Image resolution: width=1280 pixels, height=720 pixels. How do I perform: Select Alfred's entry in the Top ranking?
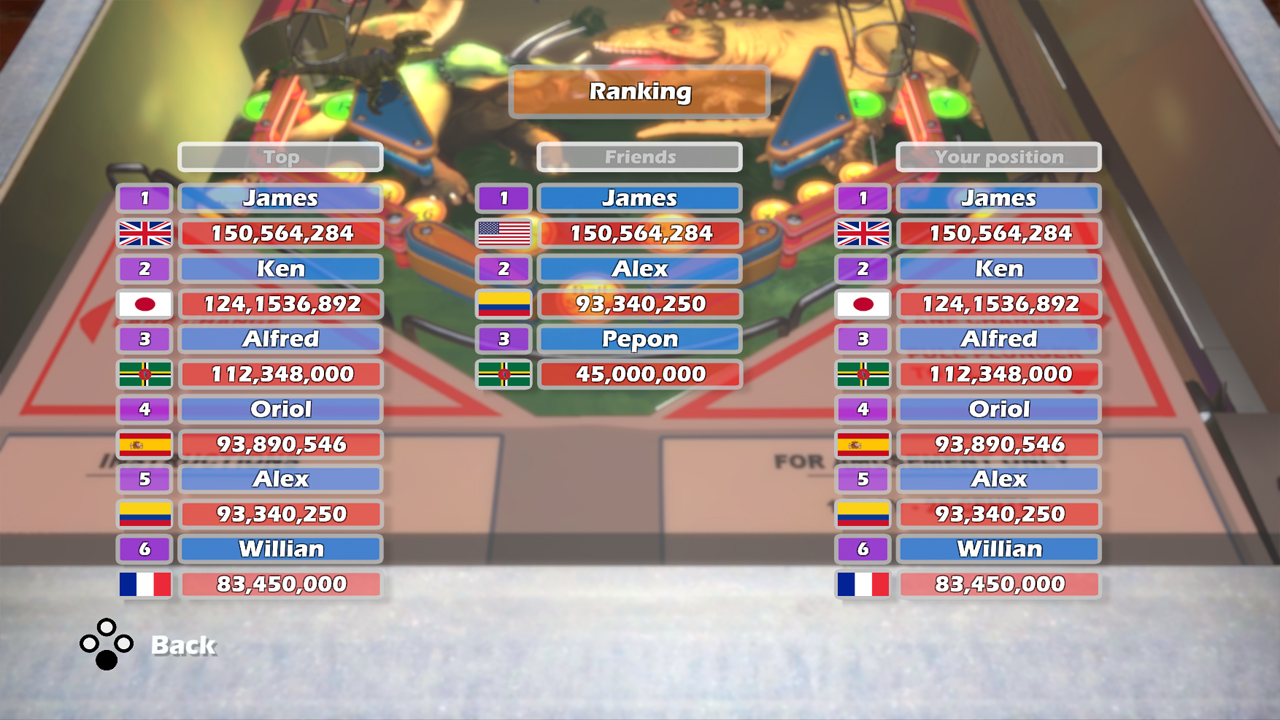tap(281, 338)
